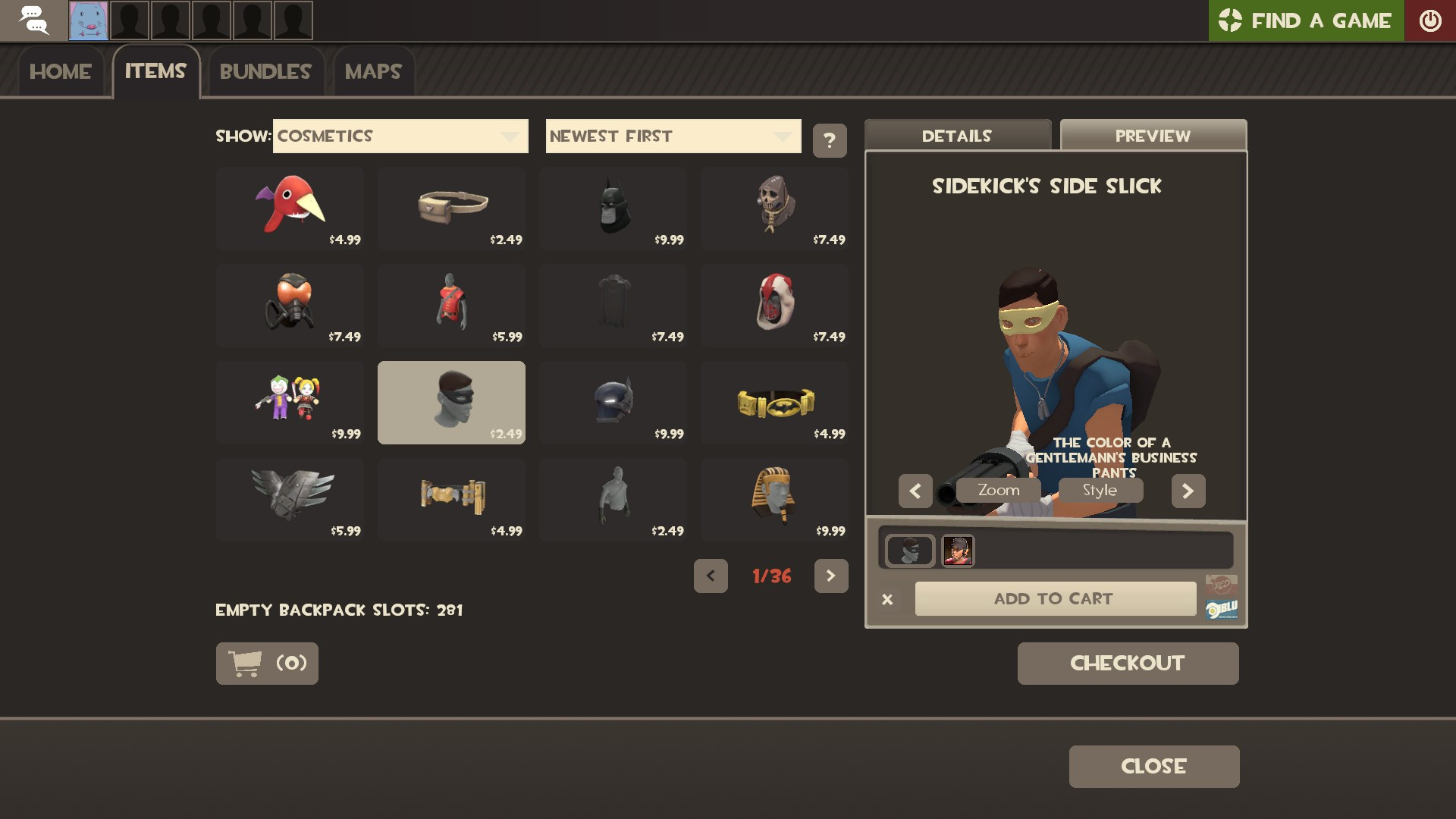Viewport: 1456px width, 819px height.
Task: Click the question mark help icon
Action: pos(829,140)
